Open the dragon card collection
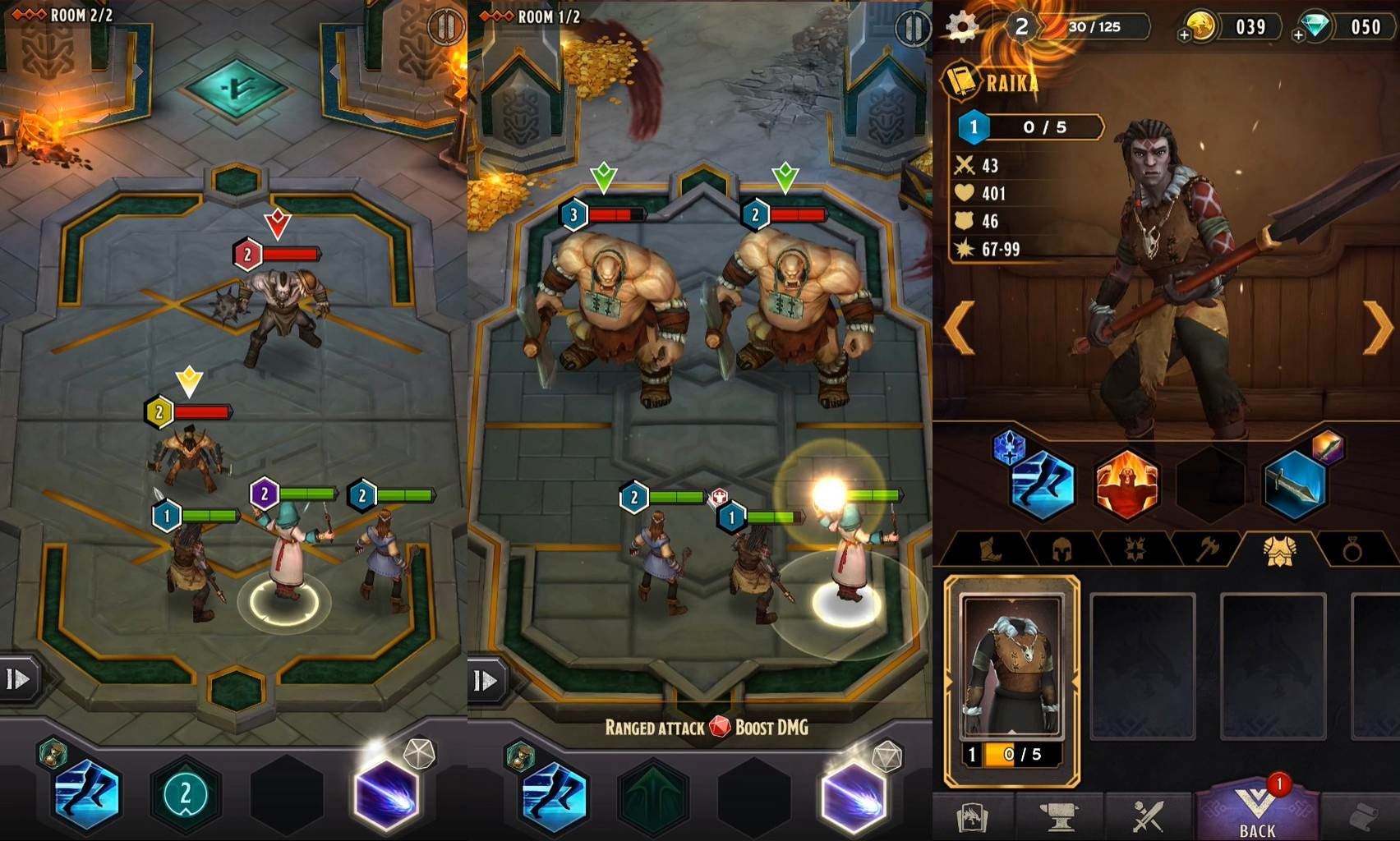The height and width of the screenshot is (841, 1400). click(x=972, y=817)
